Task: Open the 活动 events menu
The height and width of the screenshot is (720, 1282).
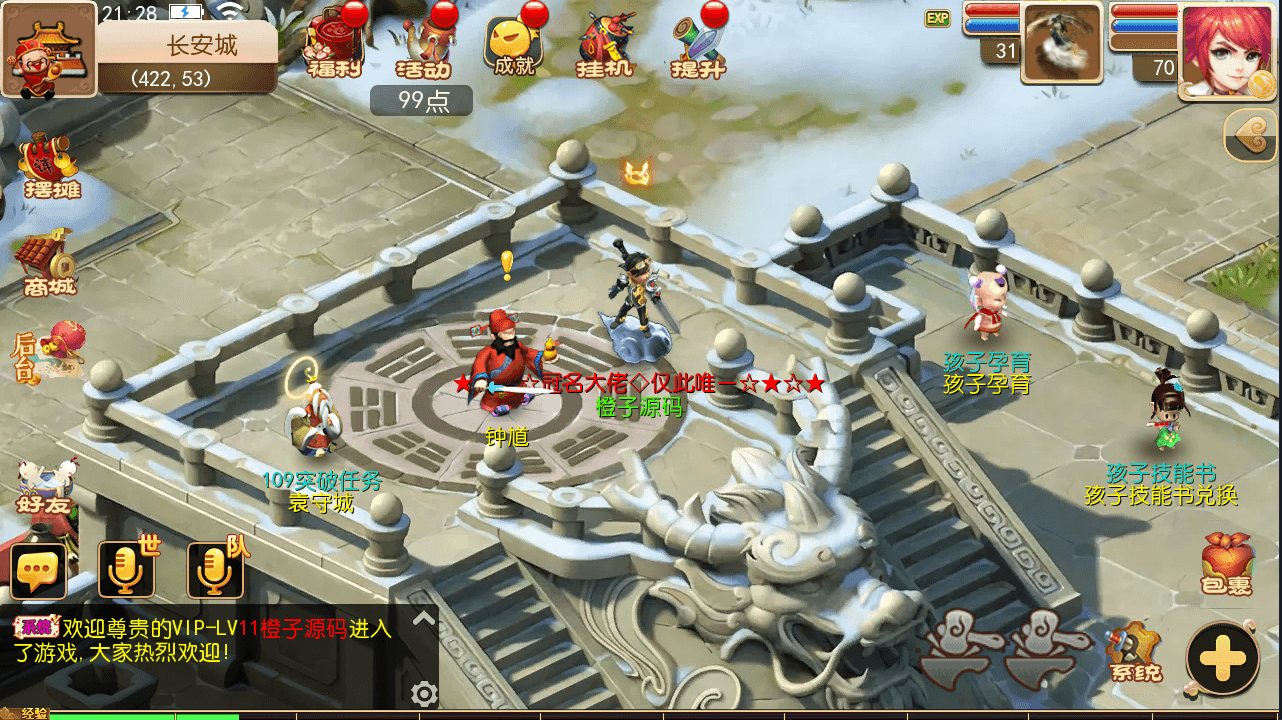Action: coord(424,47)
